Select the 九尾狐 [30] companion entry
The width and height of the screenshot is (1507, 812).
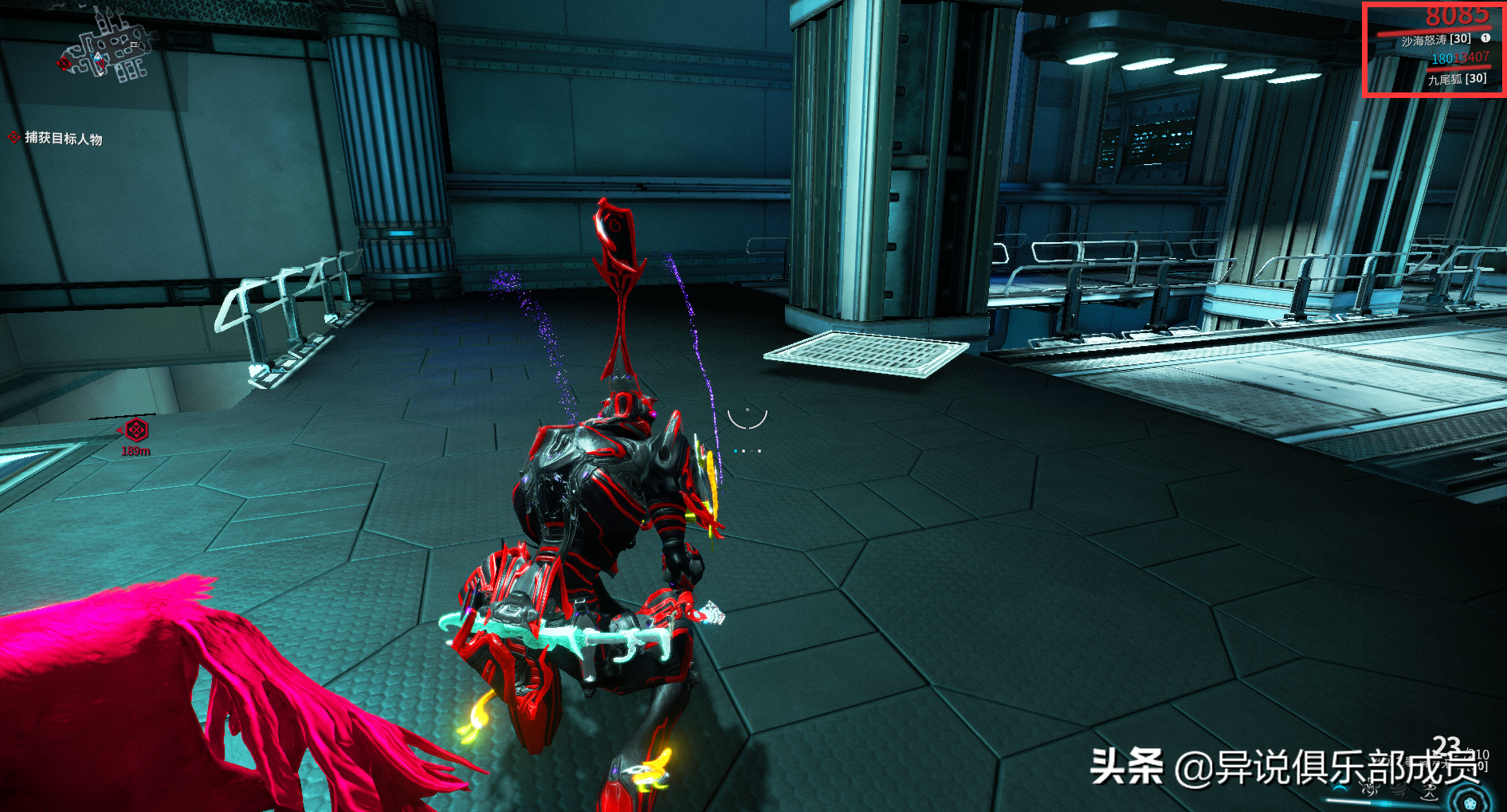(x=1457, y=79)
